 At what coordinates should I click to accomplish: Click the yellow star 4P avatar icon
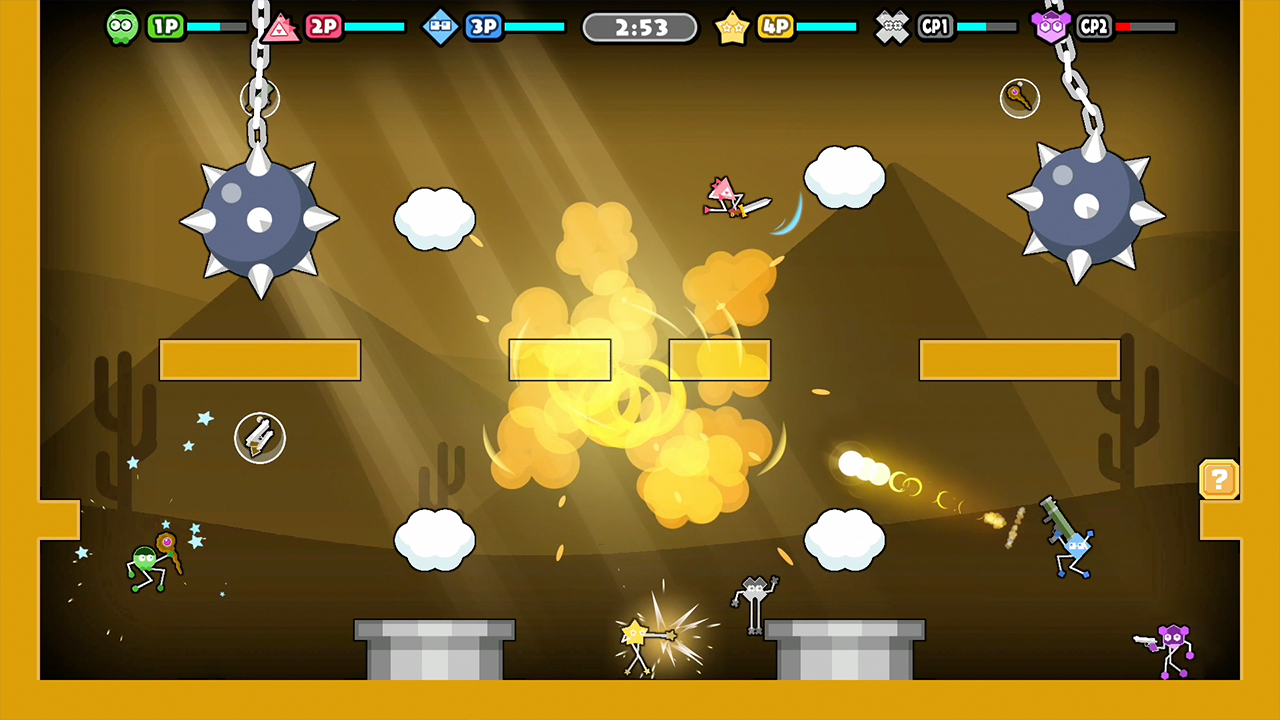733,26
